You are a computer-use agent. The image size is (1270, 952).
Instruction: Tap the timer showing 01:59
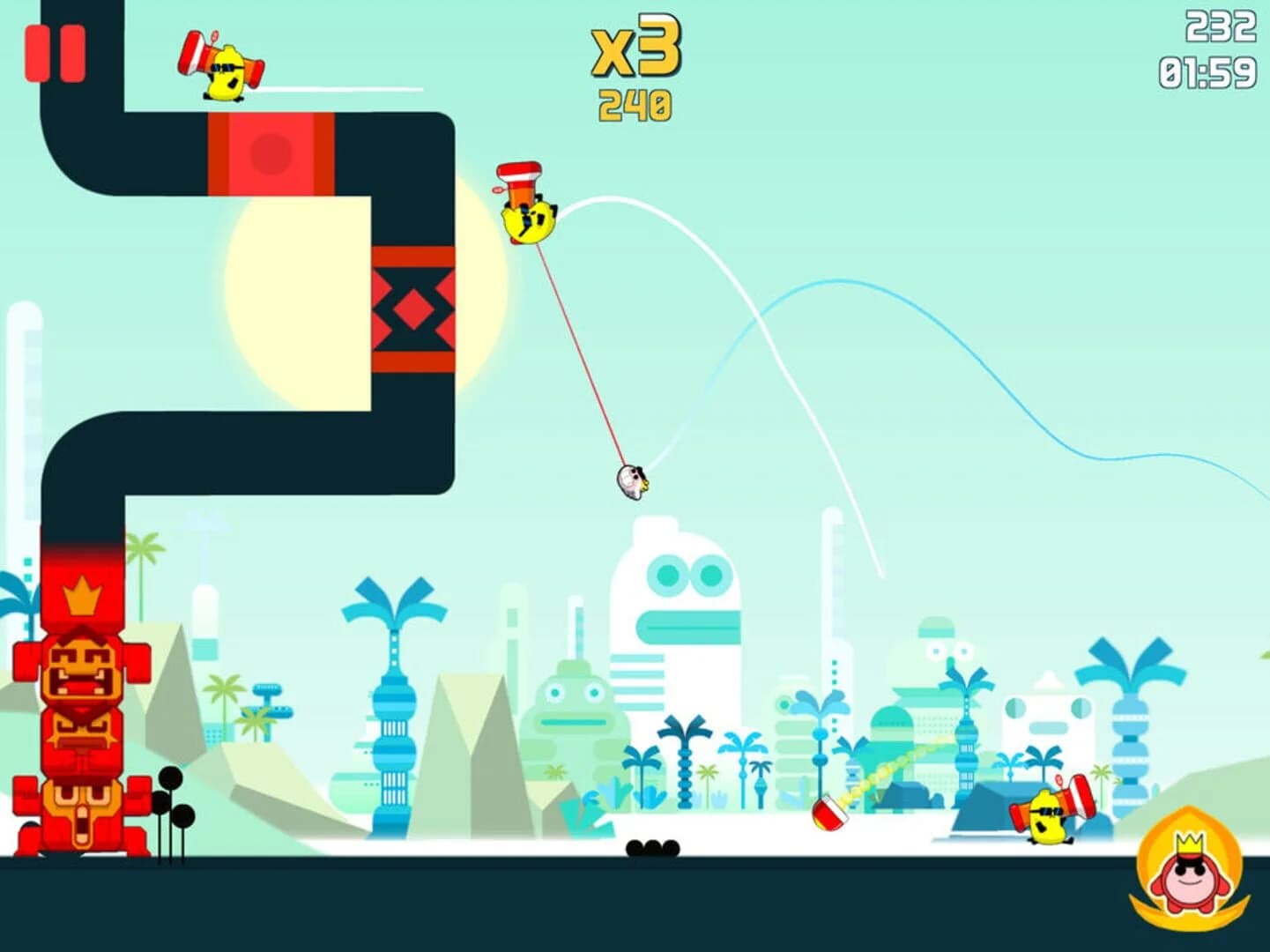[x=1209, y=71]
